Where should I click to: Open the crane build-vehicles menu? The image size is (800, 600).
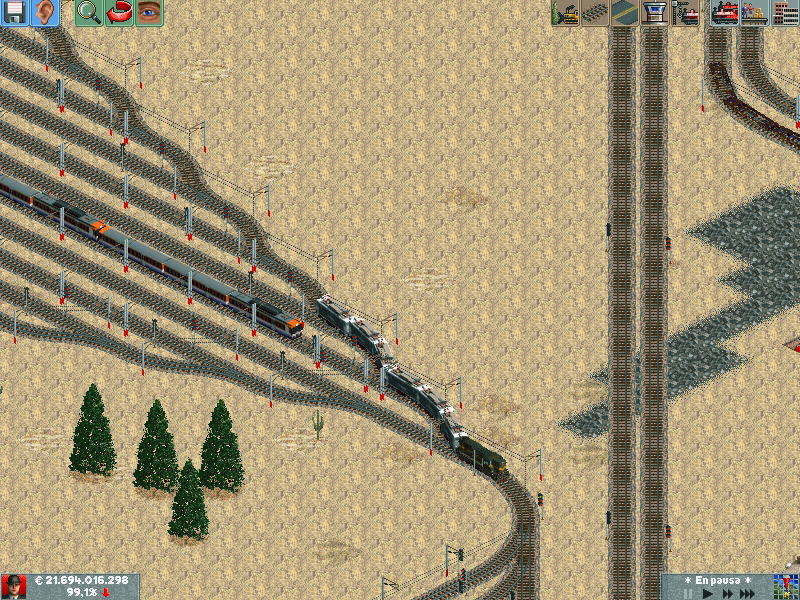[x=685, y=13]
